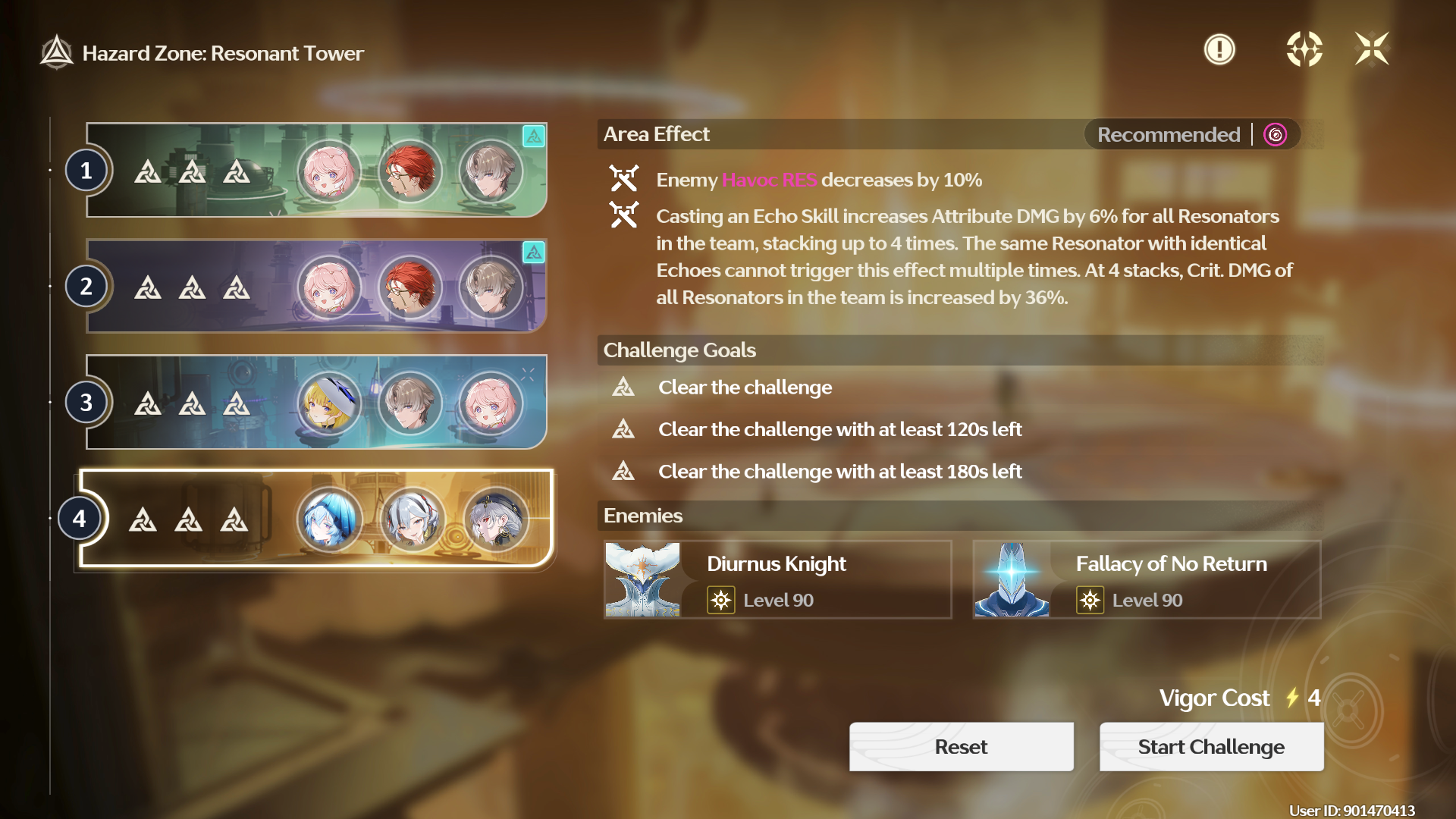Choose floor 3 stage row
This screenshot has width=1456, height=819.
316,403
